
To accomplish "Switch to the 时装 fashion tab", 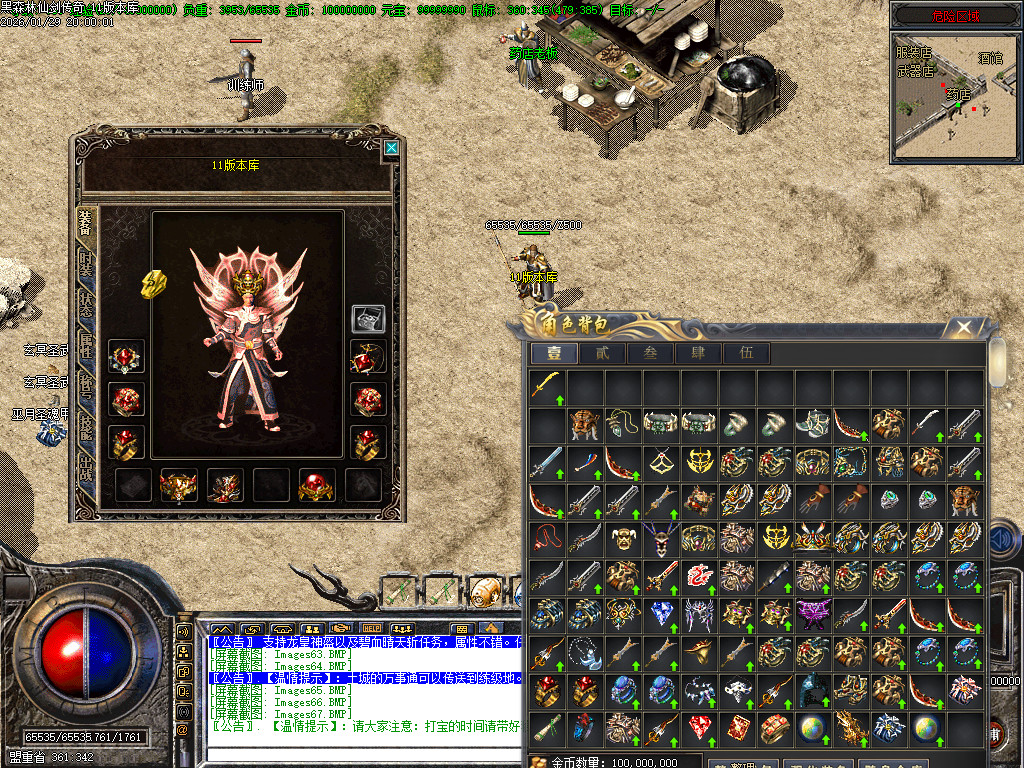I will [x=86, y=264].
